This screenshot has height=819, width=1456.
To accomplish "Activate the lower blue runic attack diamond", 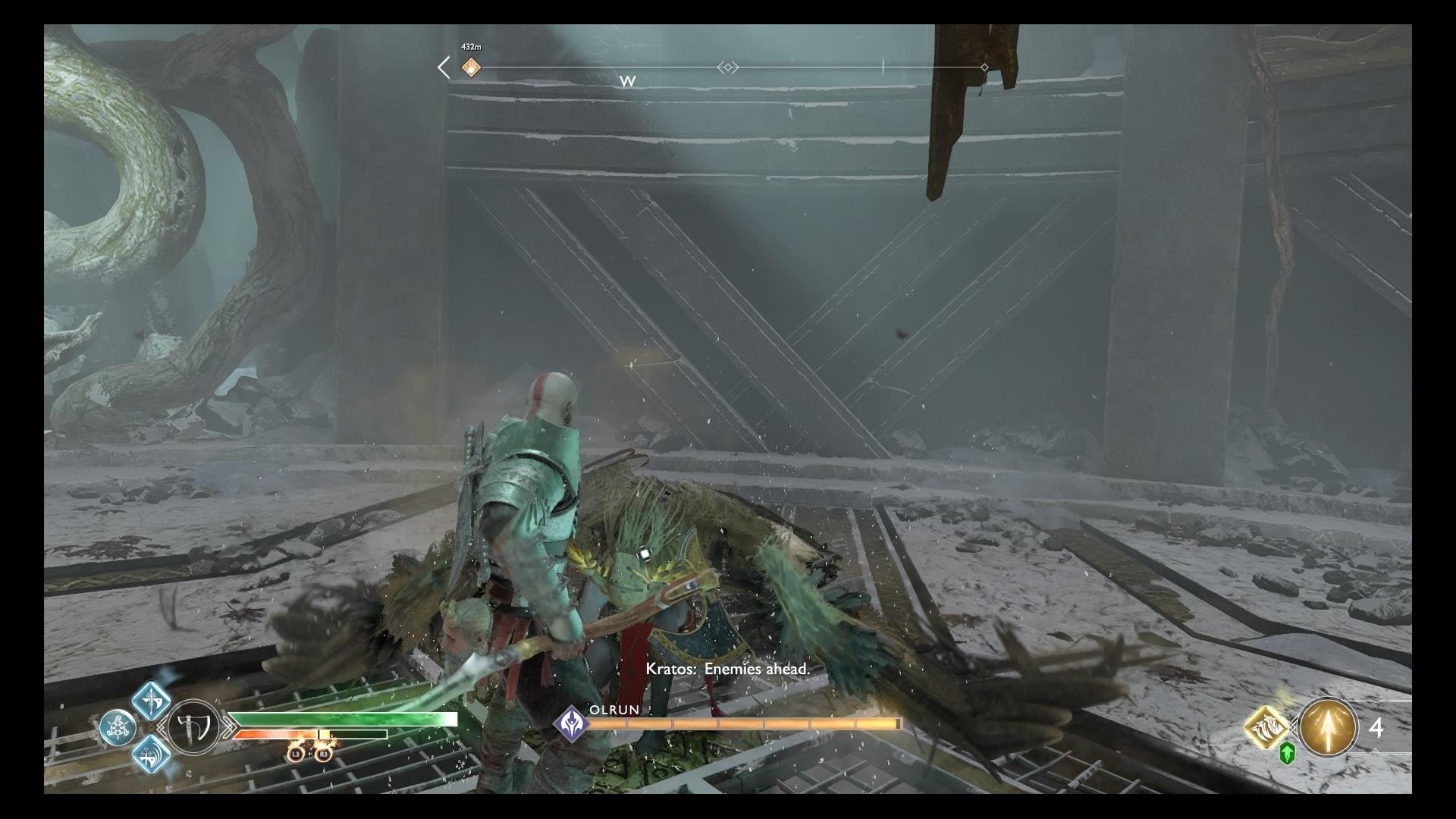I will (151, 757).
